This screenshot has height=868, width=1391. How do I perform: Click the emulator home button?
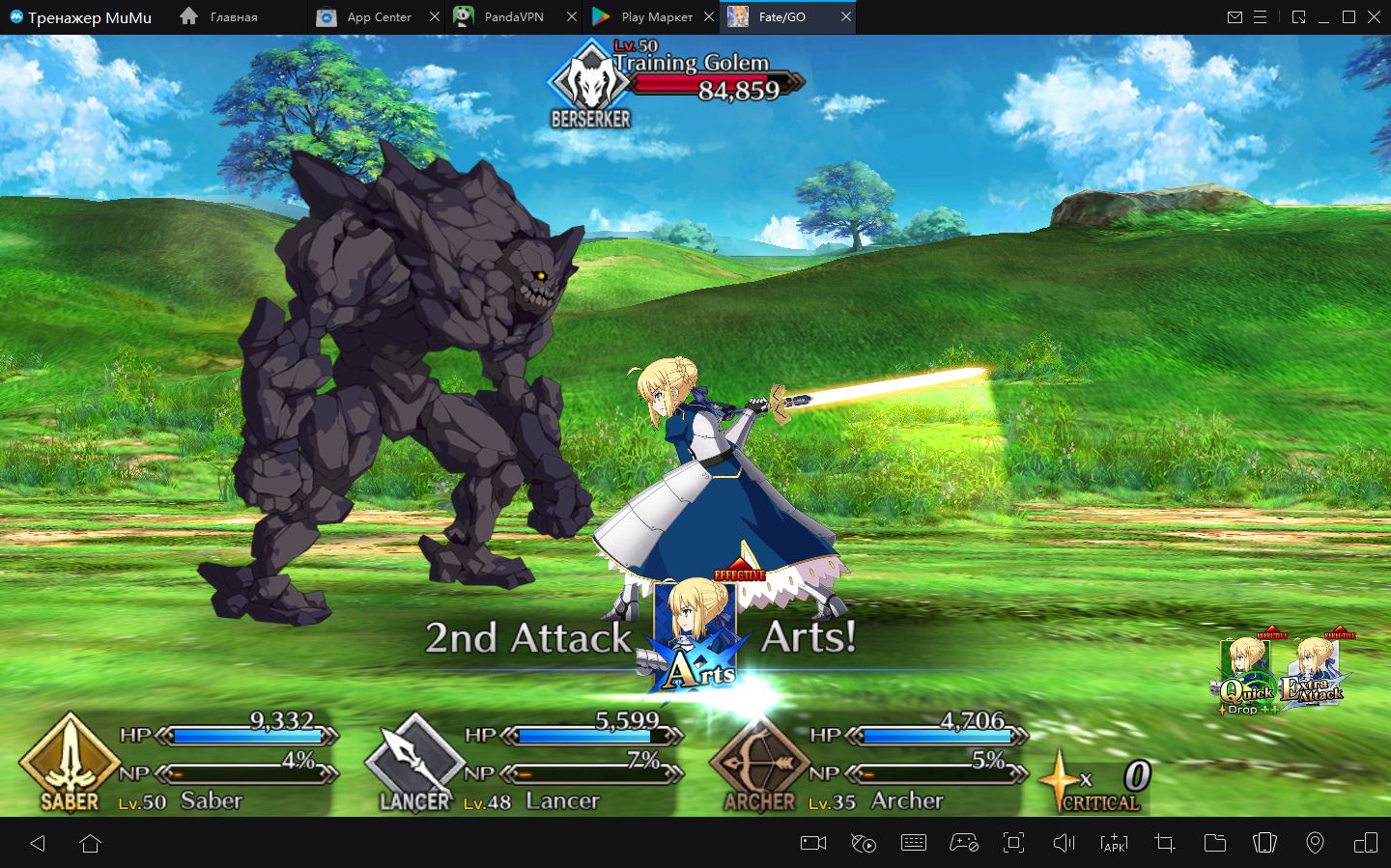(x=91, y=844)
